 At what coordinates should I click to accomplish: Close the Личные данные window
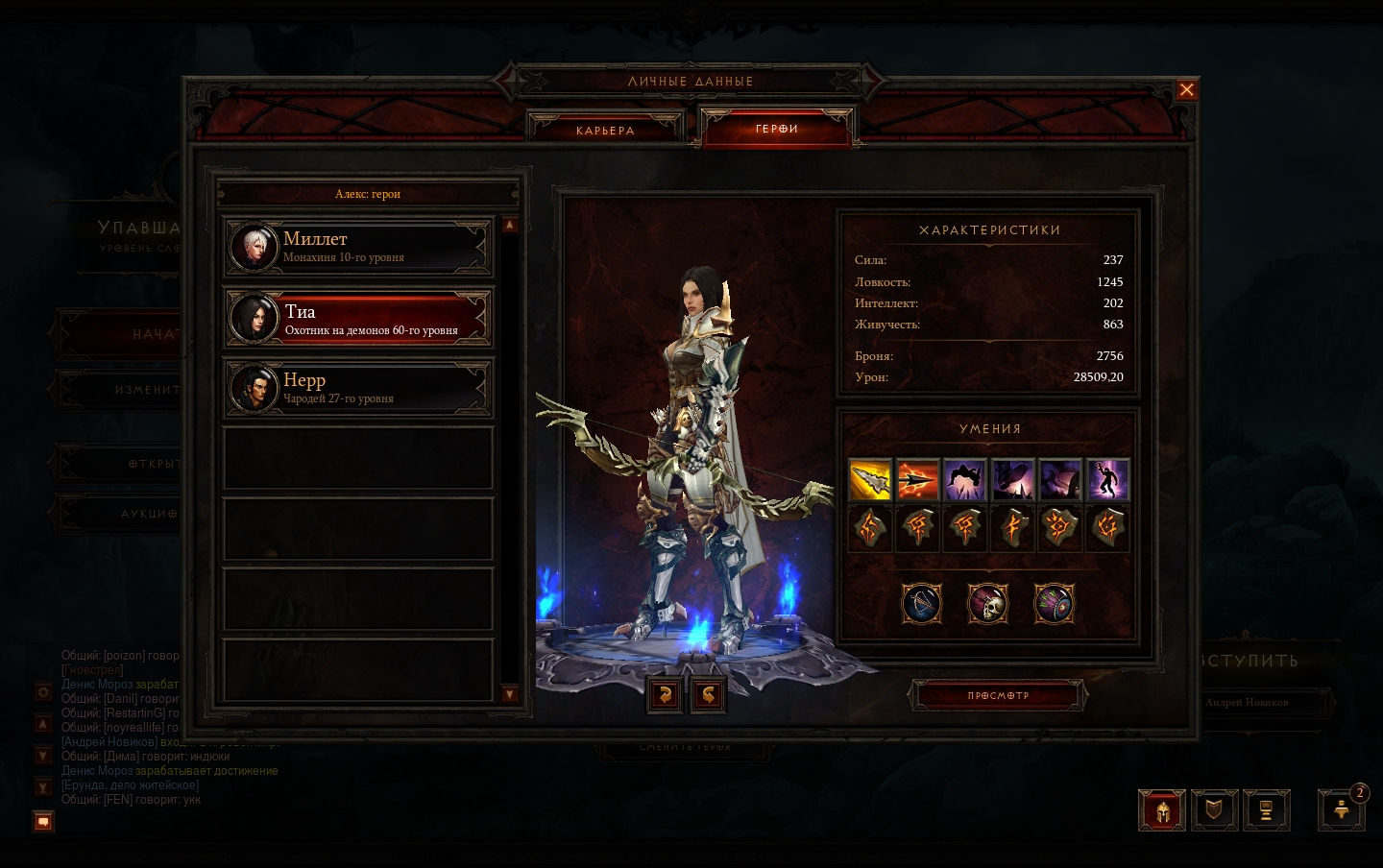[1187, 89]
